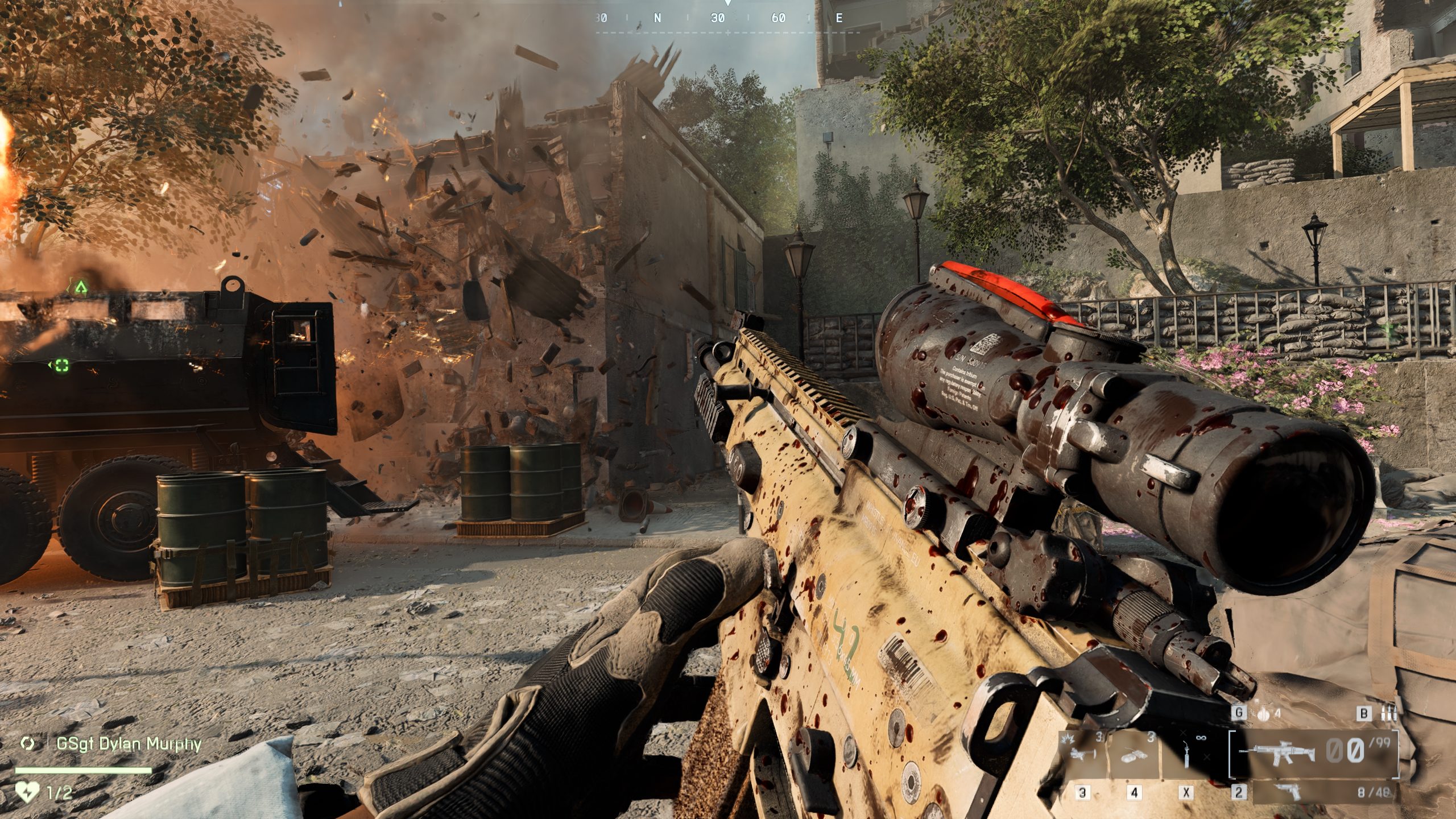Click the green square reticle vehicle marker
The width and height of the screenshot is (1456, 819).
click(61, 365)
